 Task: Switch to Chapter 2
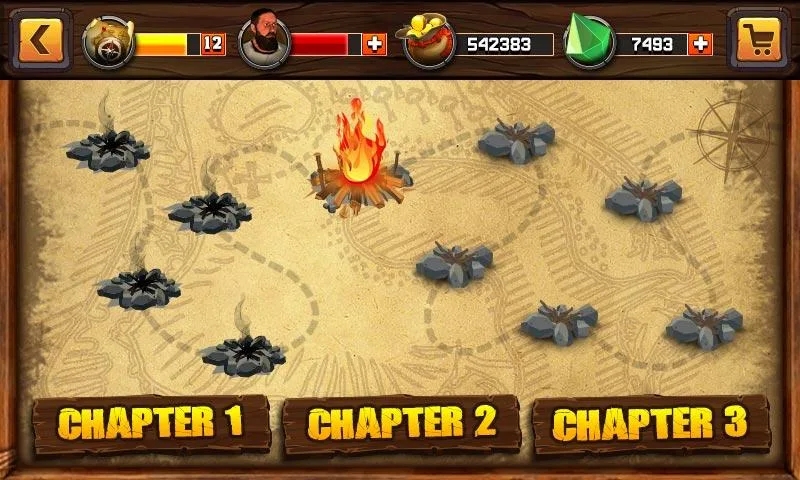(x=401, y=423)
